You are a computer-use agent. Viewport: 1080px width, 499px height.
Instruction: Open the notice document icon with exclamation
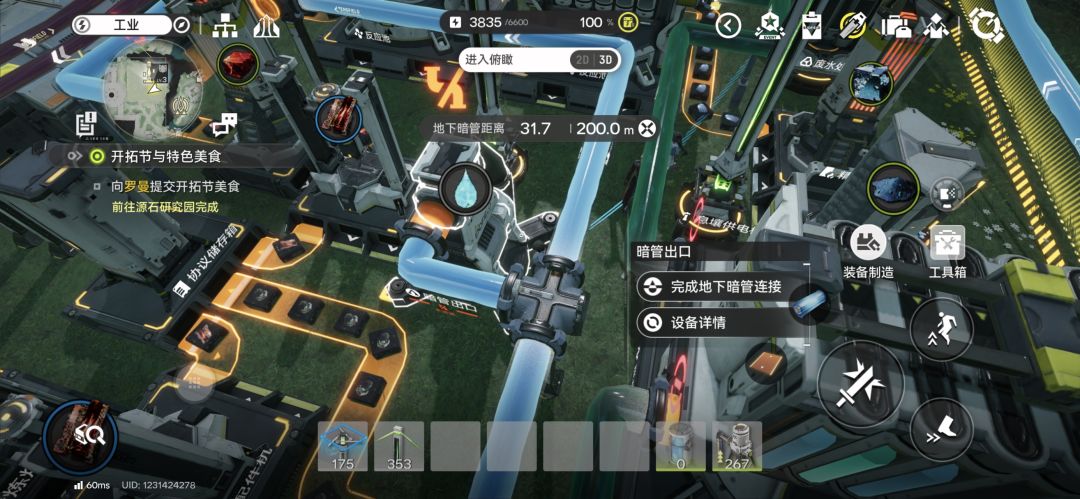[x=86, y=123]
